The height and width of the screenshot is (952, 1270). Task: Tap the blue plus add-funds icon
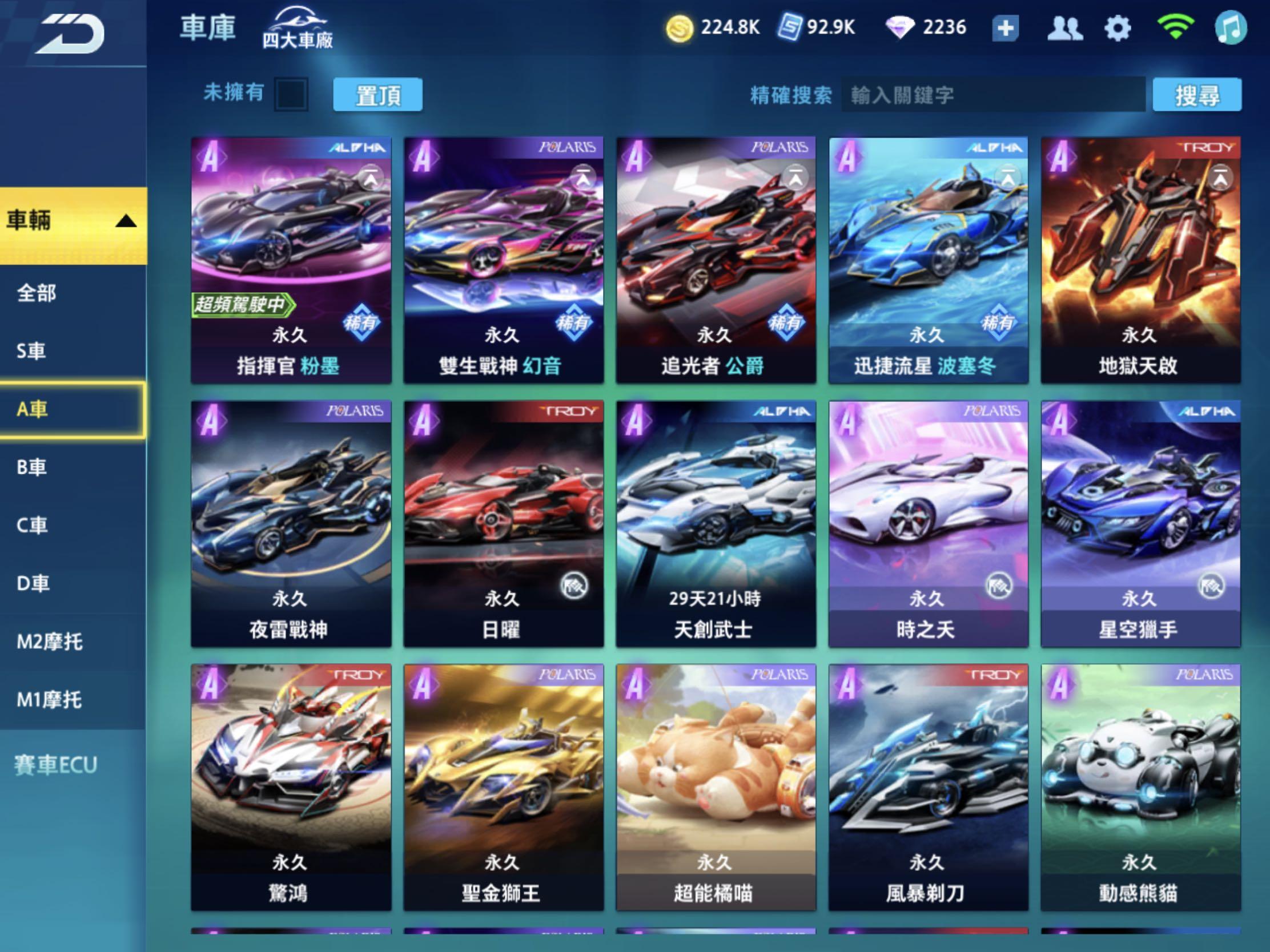pos(1006,26)
